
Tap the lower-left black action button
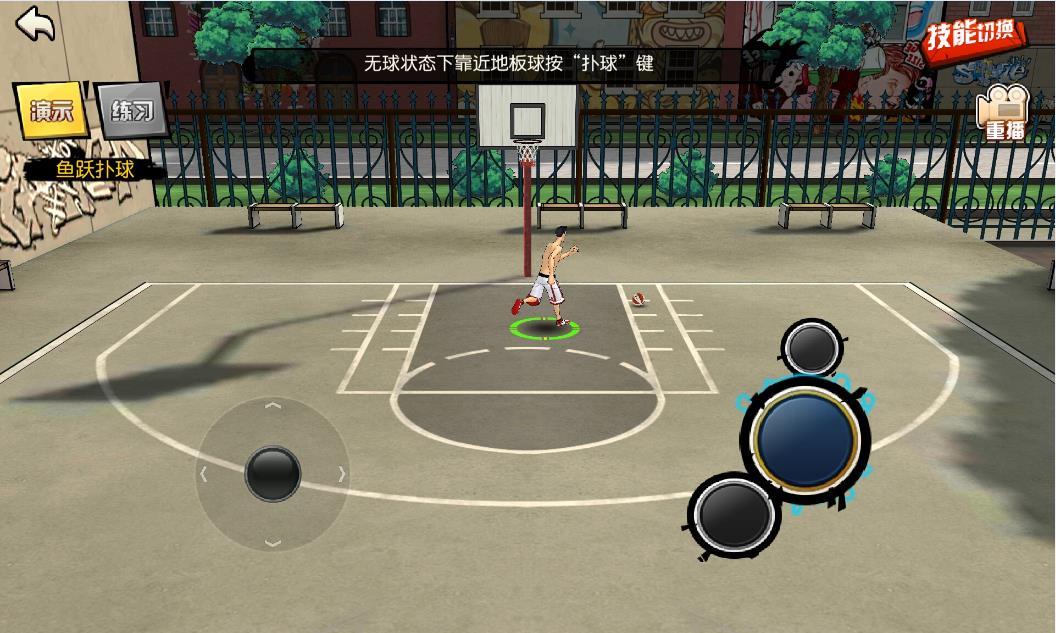[737, 514]
